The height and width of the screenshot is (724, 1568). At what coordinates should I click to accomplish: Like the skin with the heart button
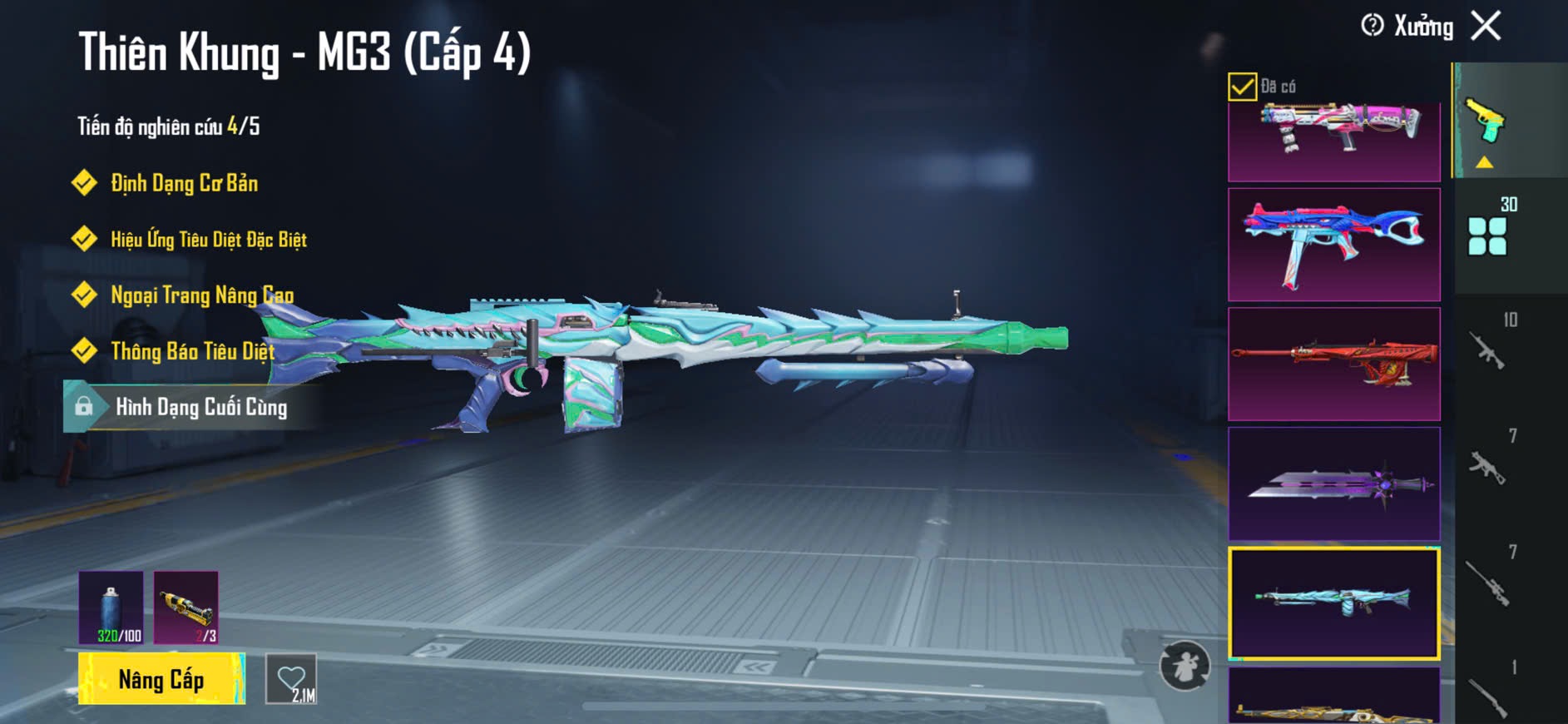291,679
